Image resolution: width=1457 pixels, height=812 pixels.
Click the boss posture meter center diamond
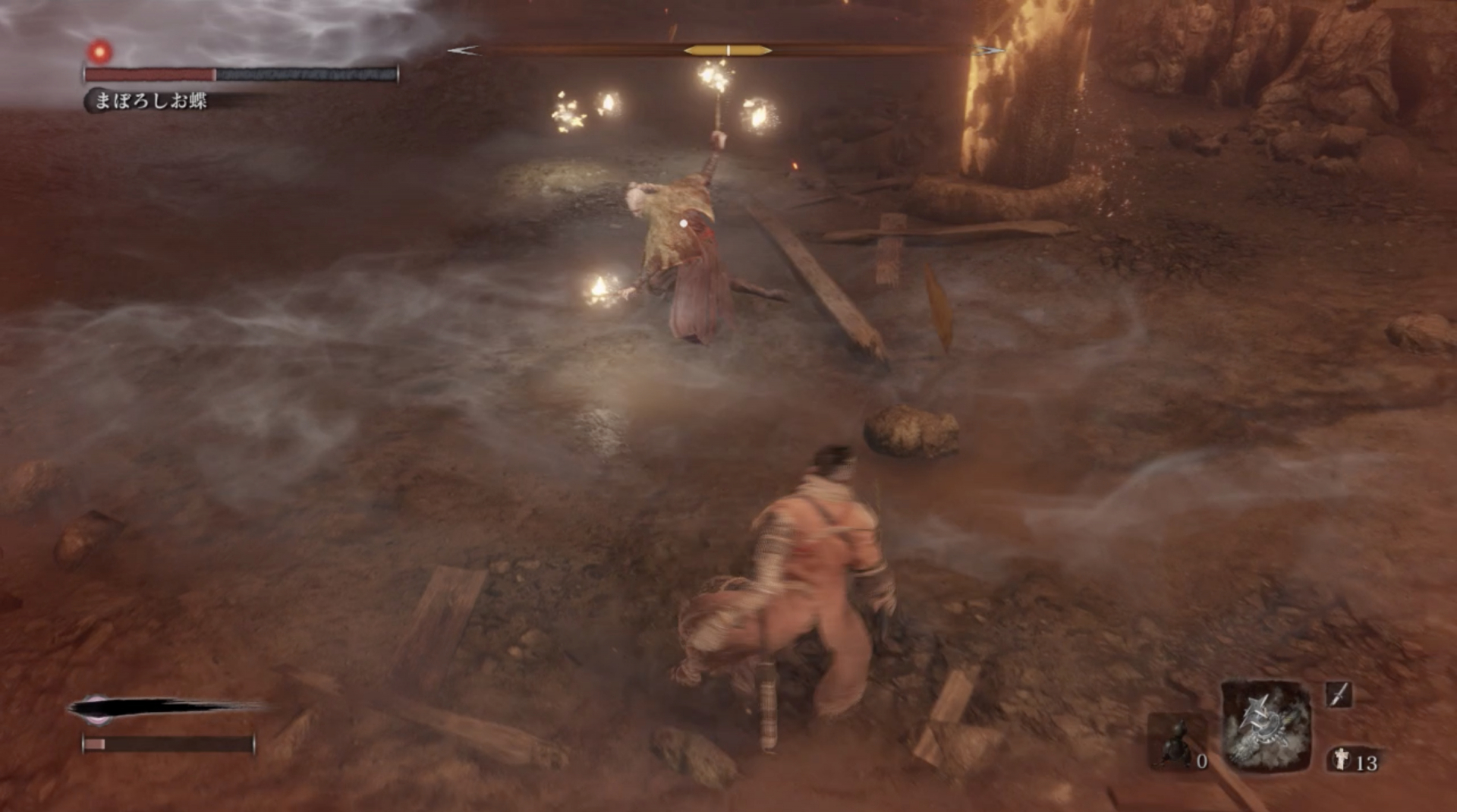(x=727, y=49)
